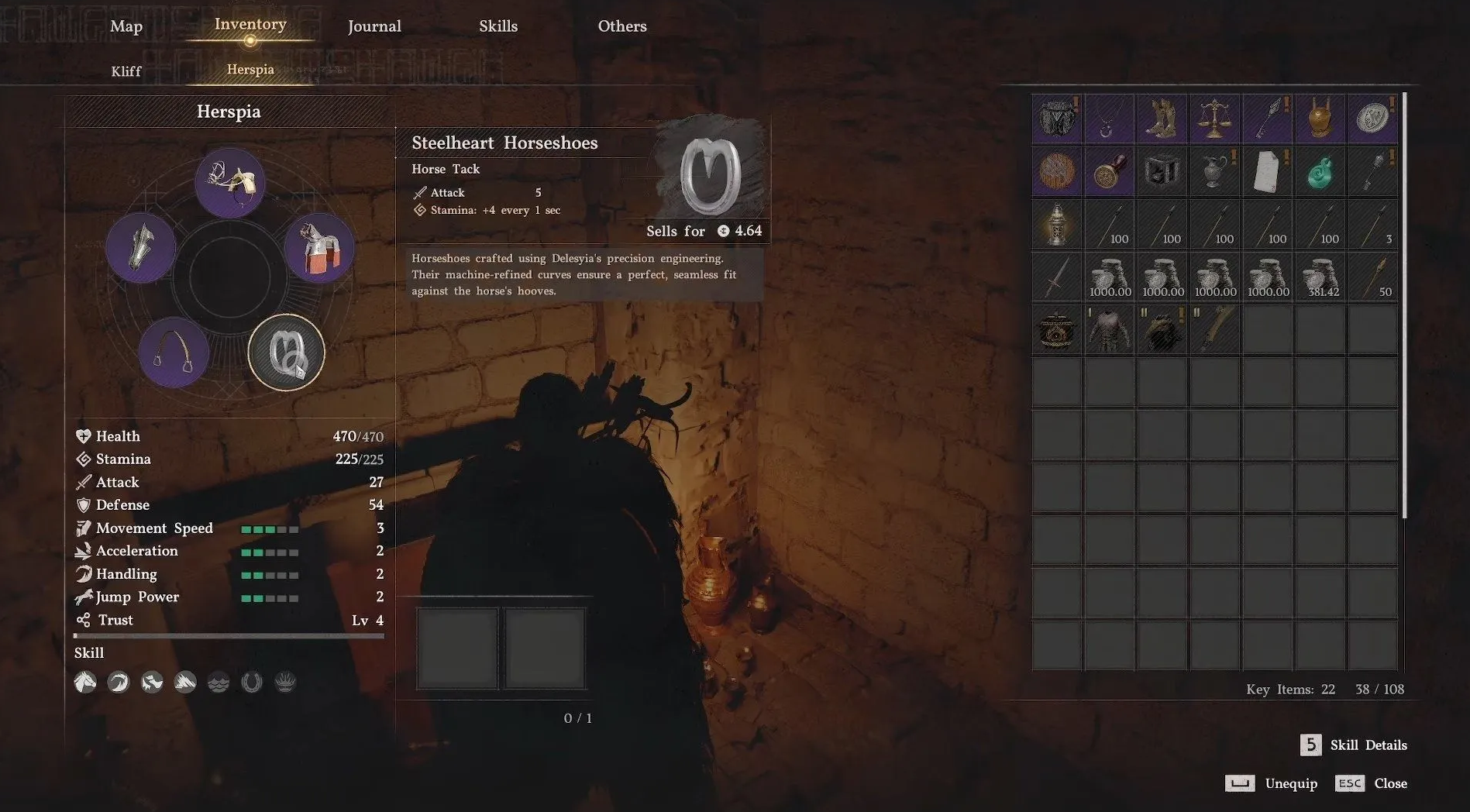Choose the green swirl jade item

point(1320,171)
